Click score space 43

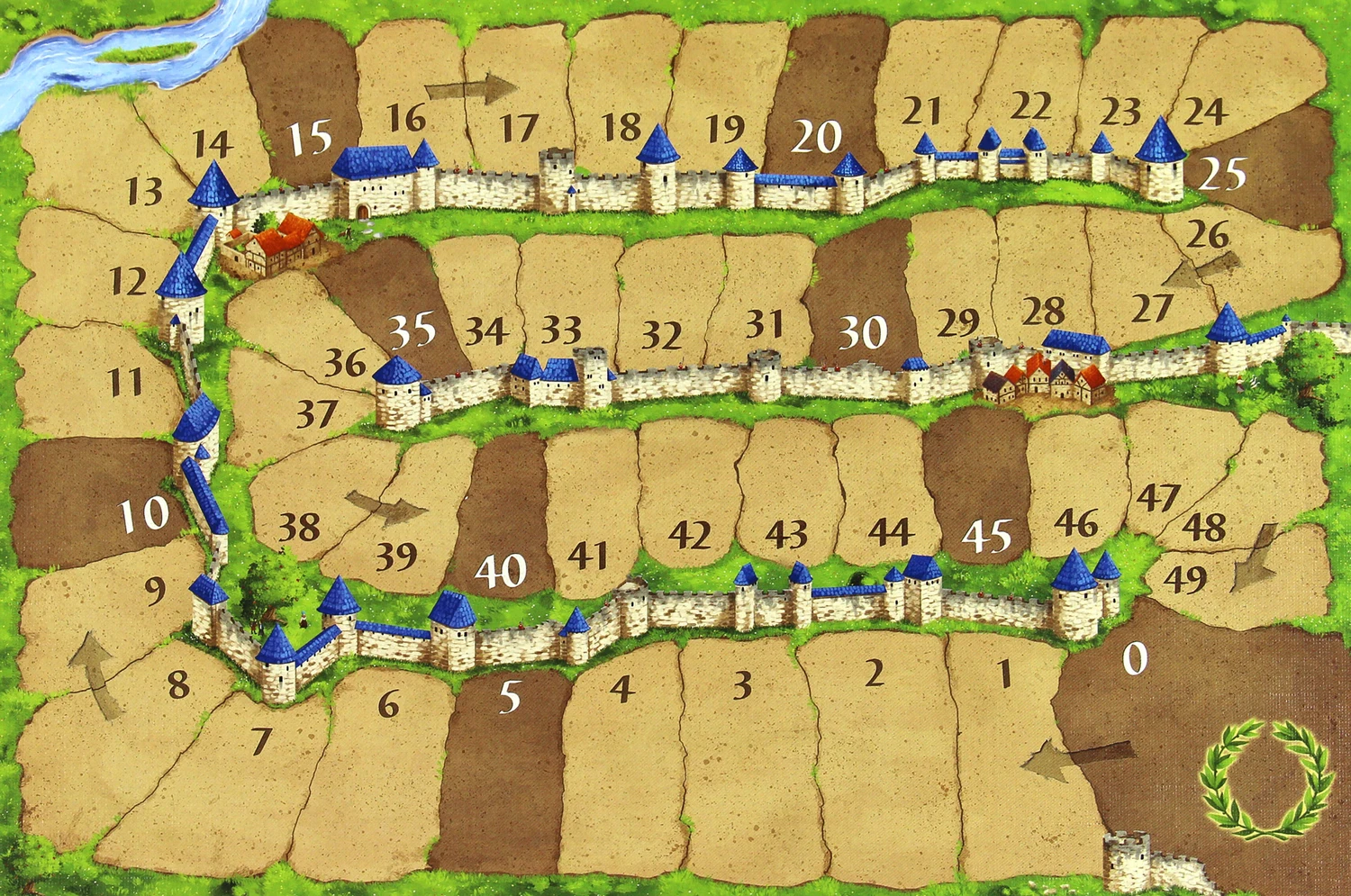pyautogui.click(x=785, y=535)
